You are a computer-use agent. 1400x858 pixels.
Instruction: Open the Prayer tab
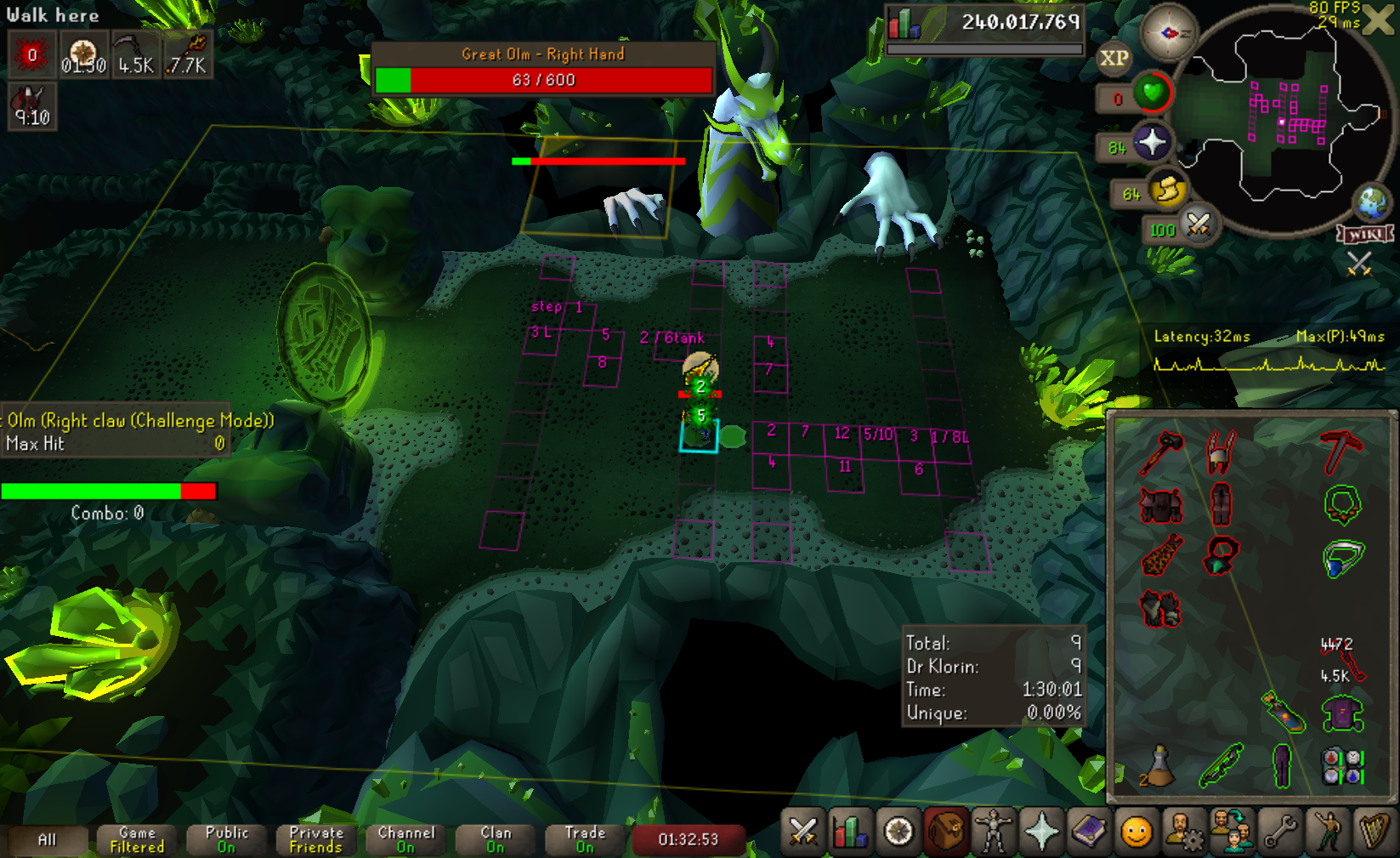(x=1041, y=832)
